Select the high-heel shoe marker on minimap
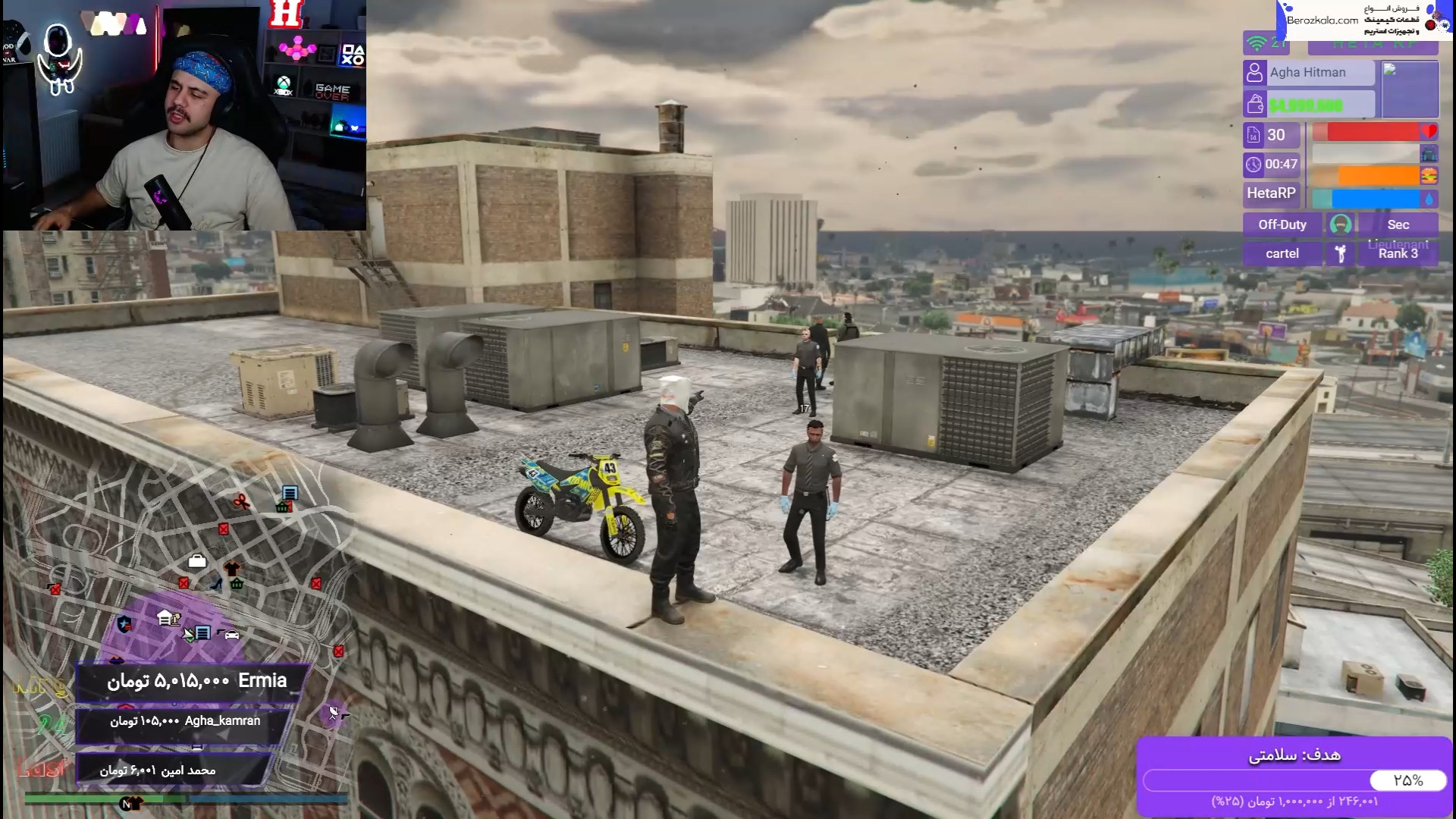The height and width of the screenshot is (819, 1456). (216, 585)
